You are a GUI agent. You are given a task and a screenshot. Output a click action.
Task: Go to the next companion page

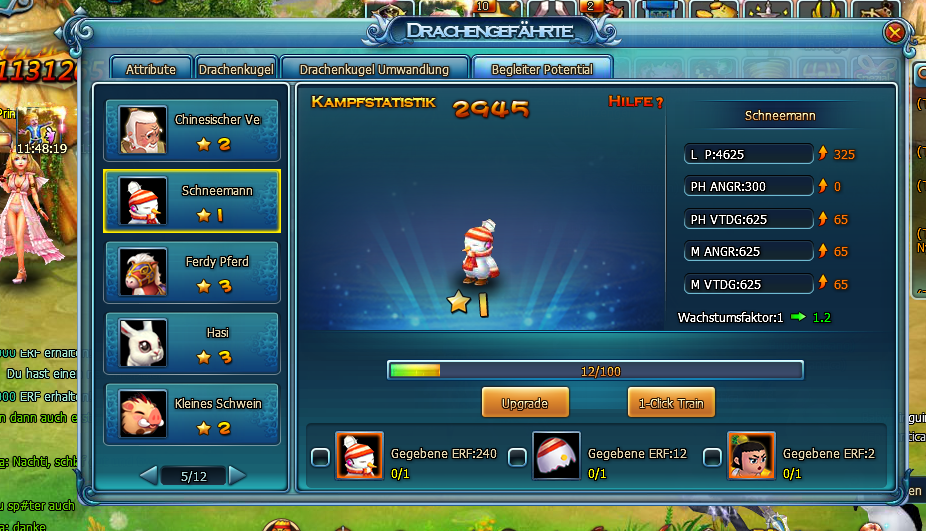tap(237, 475)
